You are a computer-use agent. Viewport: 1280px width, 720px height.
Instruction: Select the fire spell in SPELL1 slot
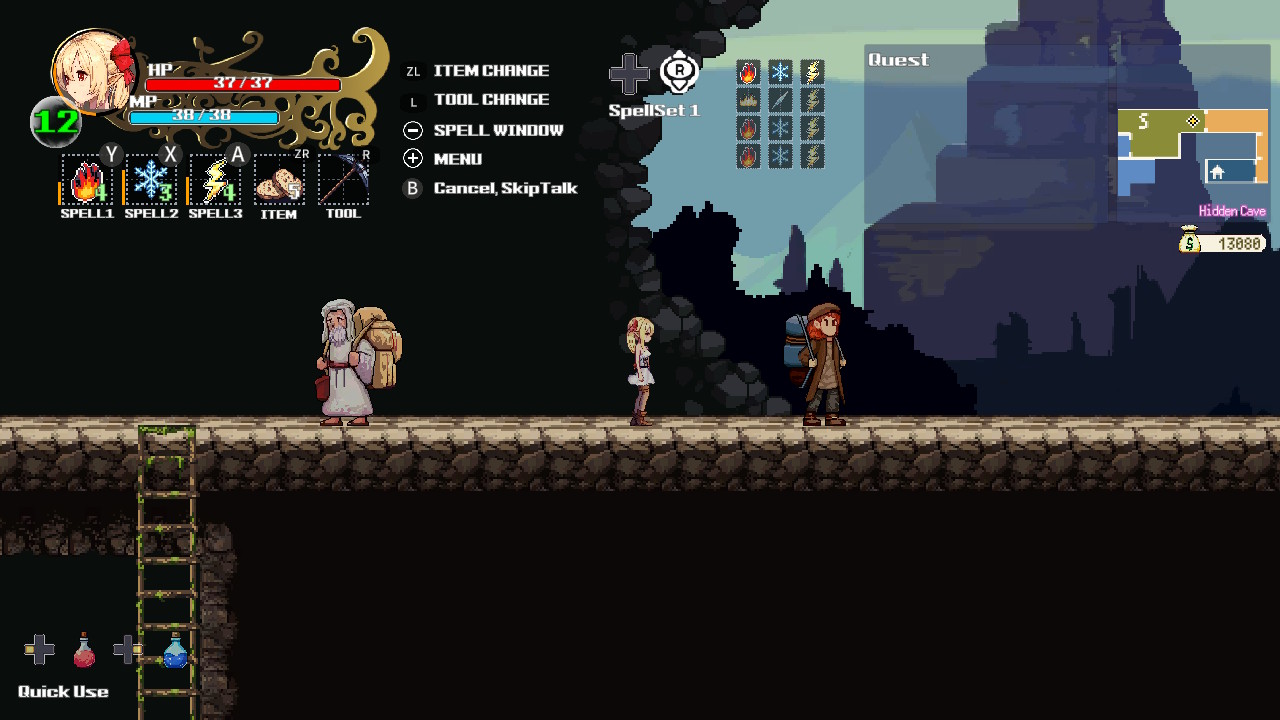coord(85,182)
